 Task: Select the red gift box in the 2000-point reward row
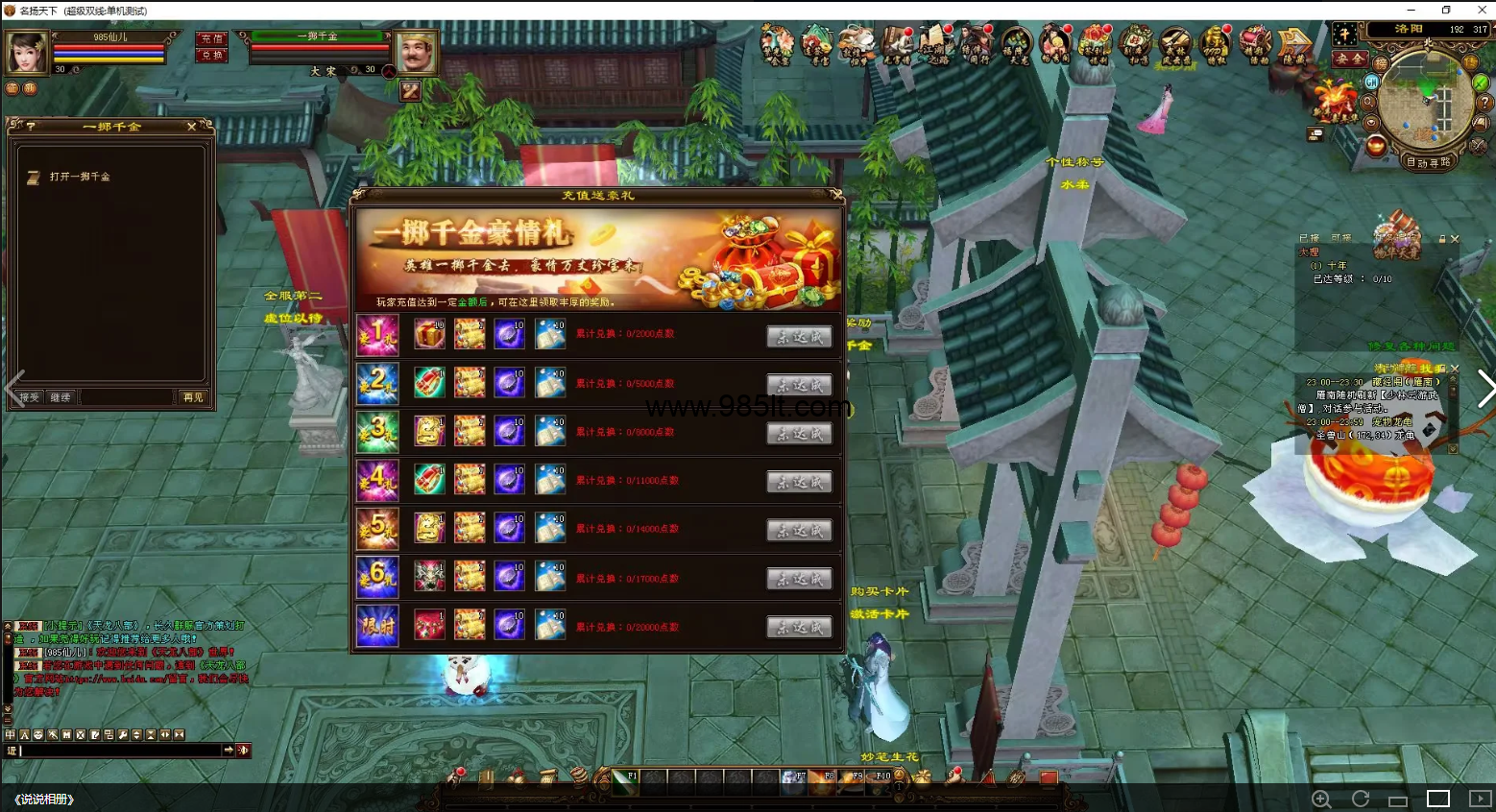pyautogui.click(x=429, y=334)
